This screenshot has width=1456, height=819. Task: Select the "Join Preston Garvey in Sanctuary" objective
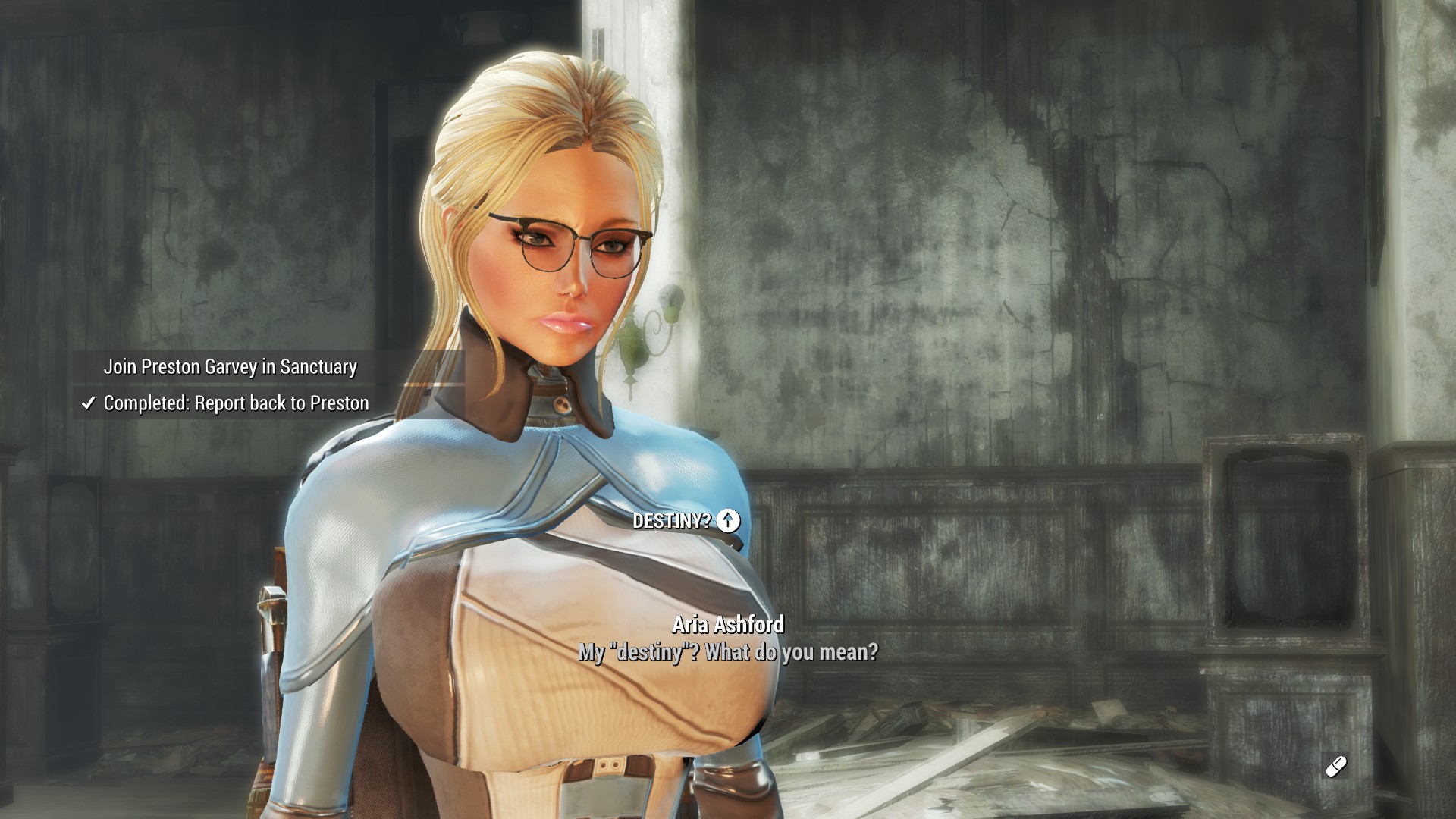[230, 367]
